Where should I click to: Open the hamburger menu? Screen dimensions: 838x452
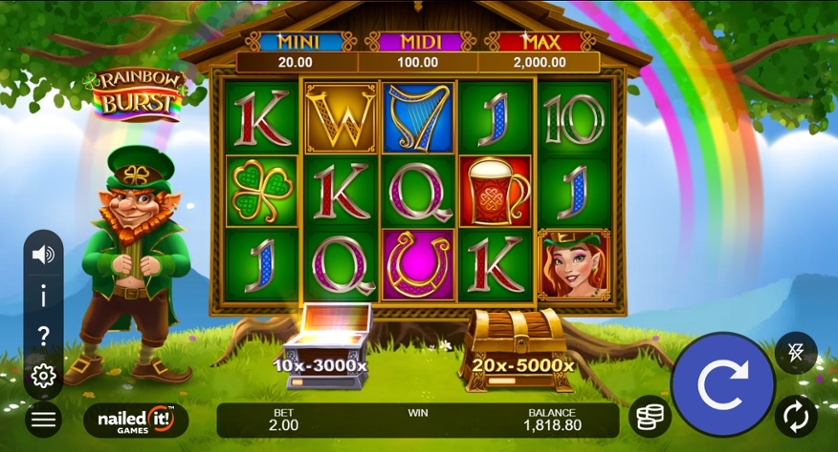43,419
